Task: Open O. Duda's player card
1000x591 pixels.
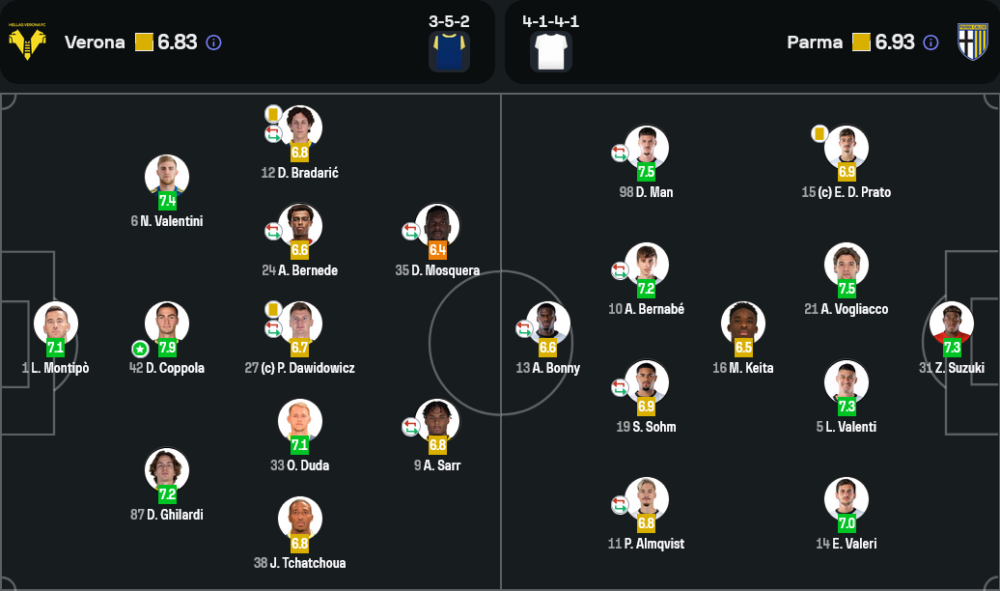Action: (x=300, y=421)
